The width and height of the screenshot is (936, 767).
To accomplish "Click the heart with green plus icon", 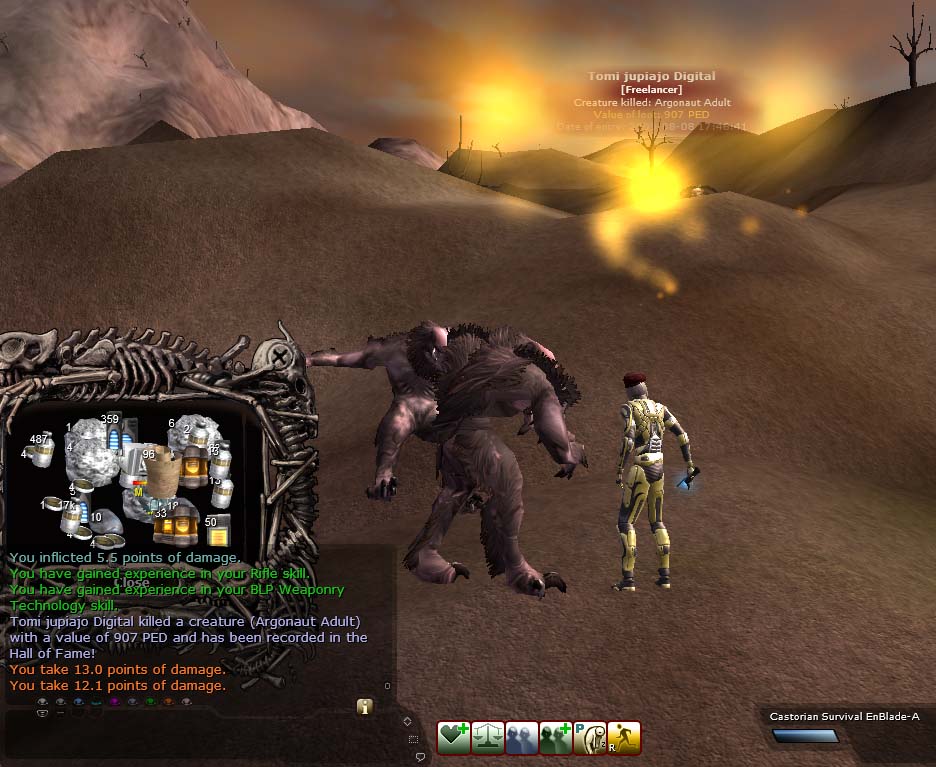I will (x=454, y=738).
